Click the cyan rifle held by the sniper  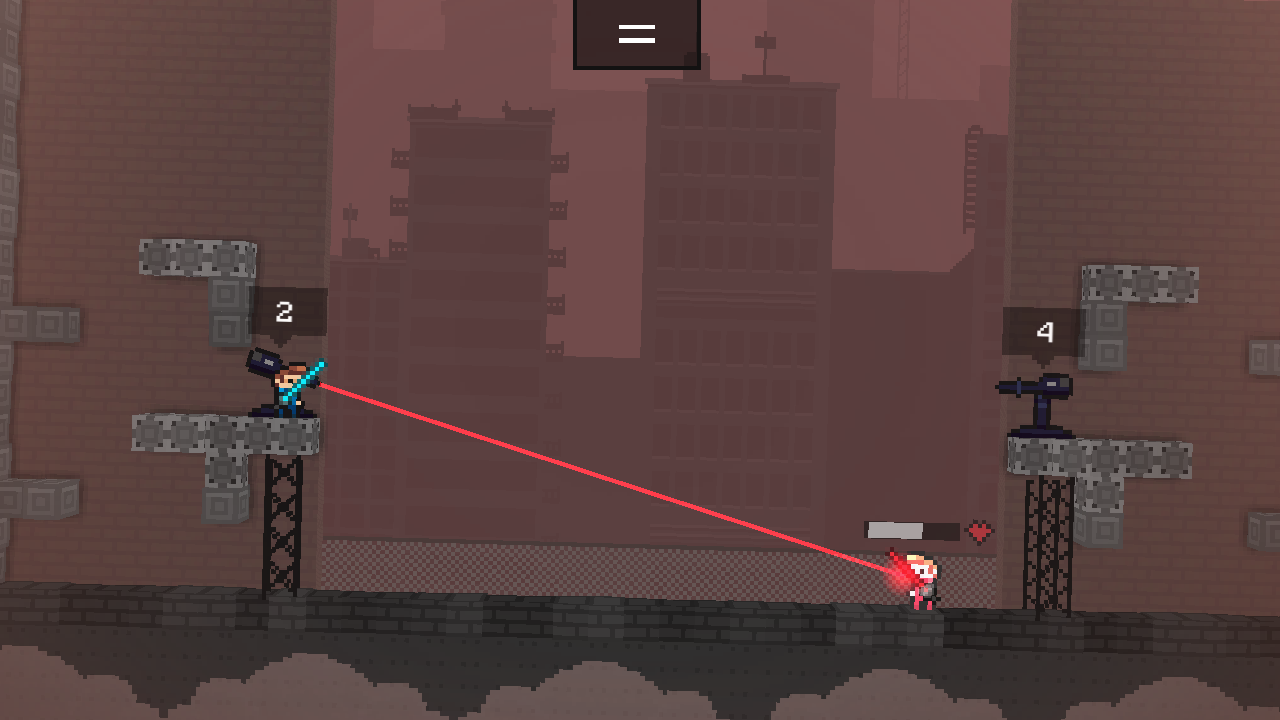[x=310, y=375]
